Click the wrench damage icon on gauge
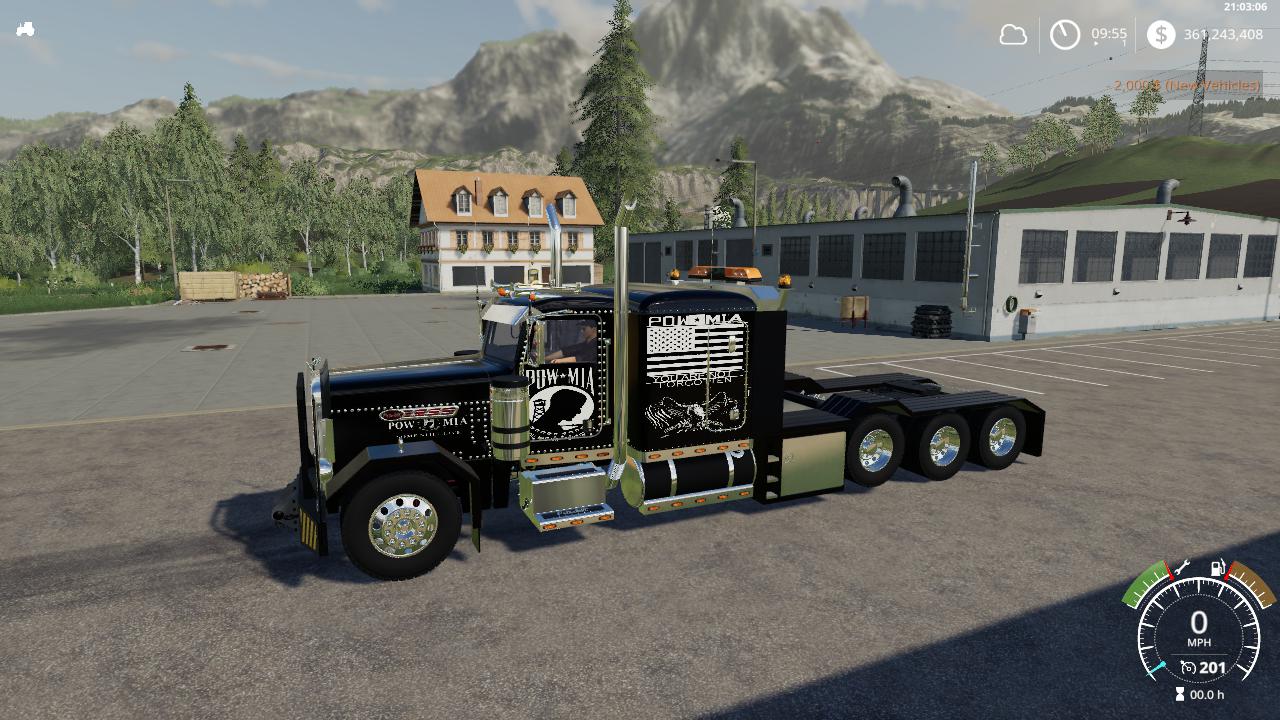This screenshot has width=1280, height=720. 1180,568
